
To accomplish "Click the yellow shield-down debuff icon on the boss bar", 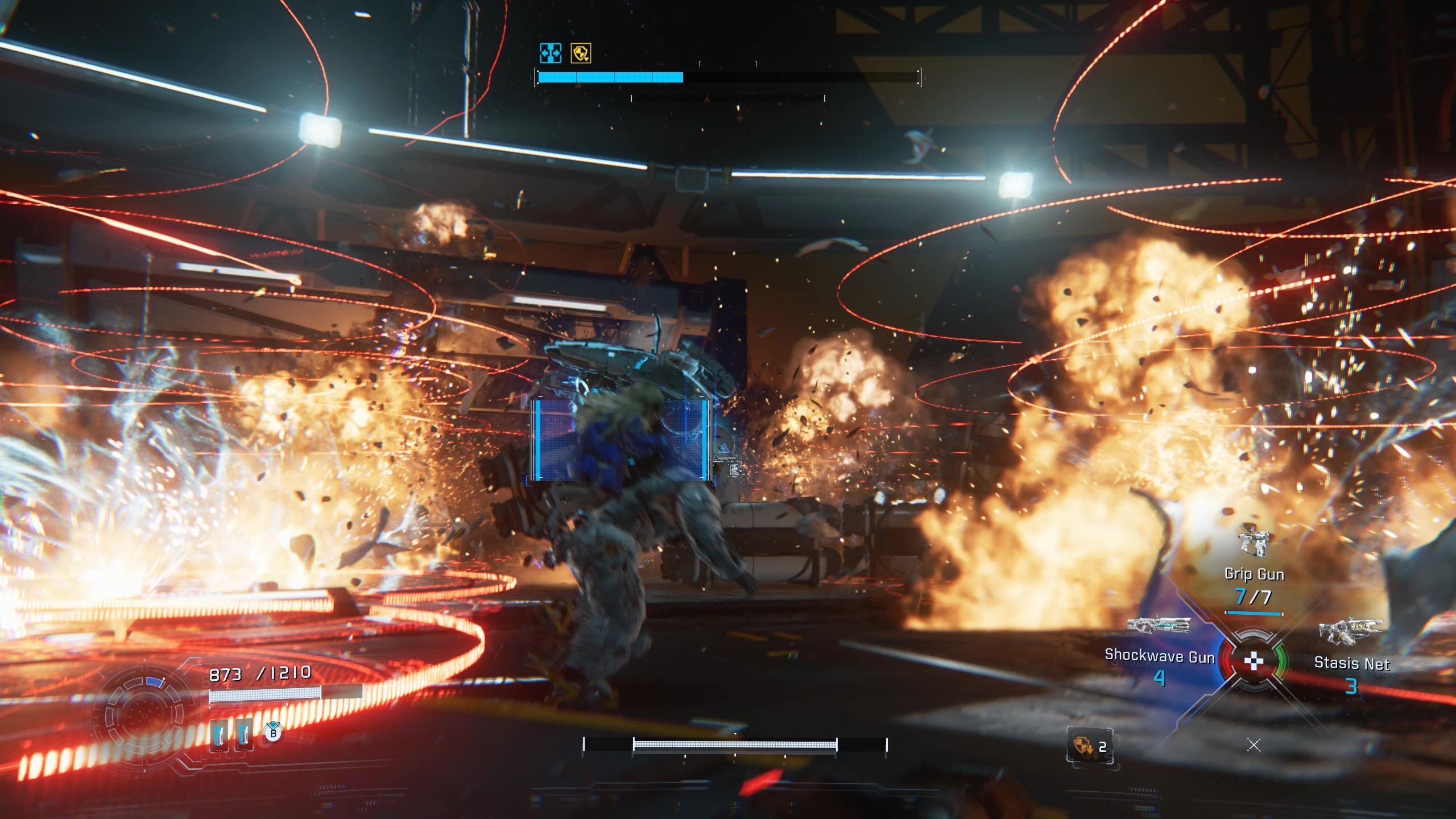I will tap(581, 53).
